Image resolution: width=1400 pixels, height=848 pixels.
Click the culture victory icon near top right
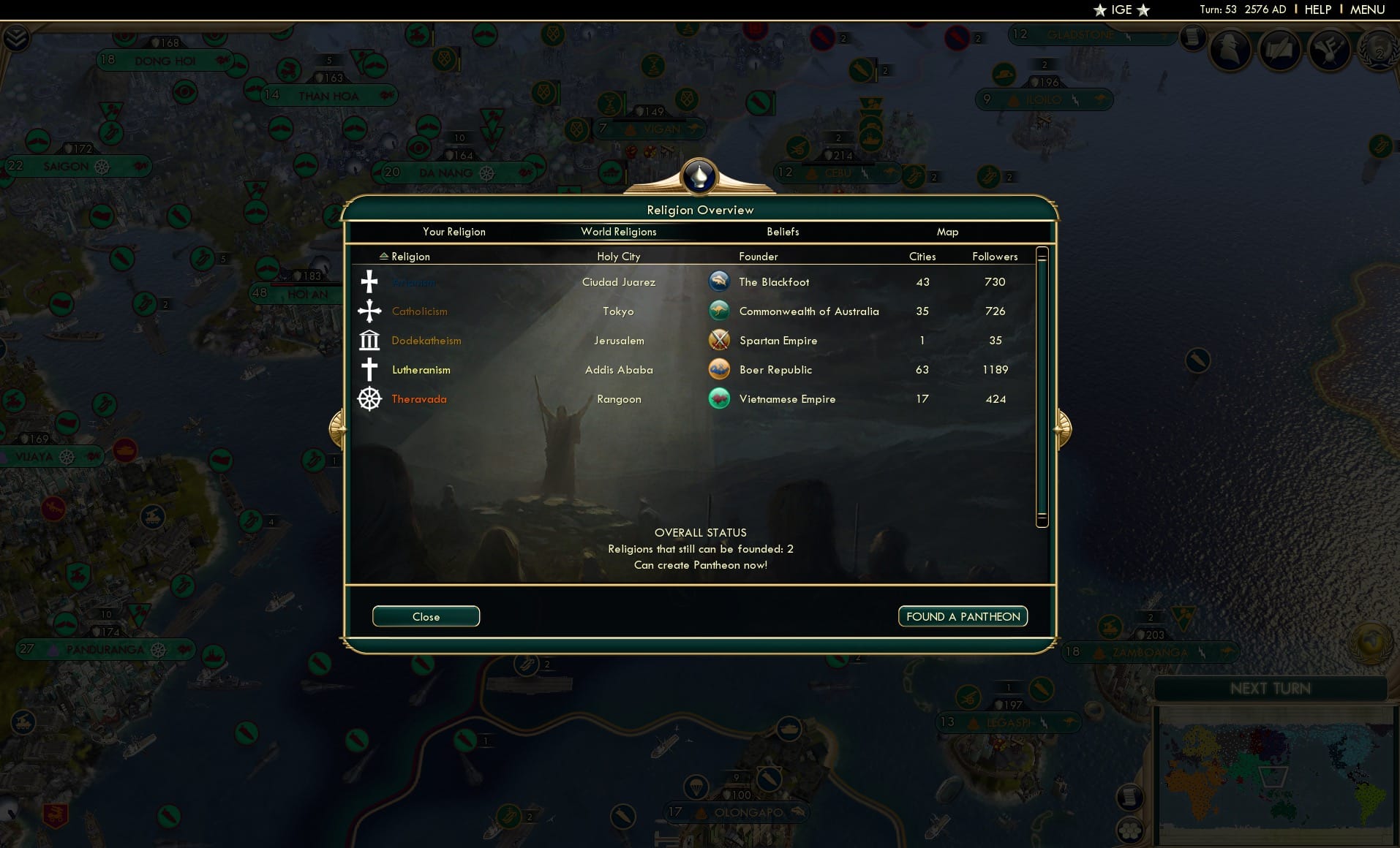(1331, 50)
